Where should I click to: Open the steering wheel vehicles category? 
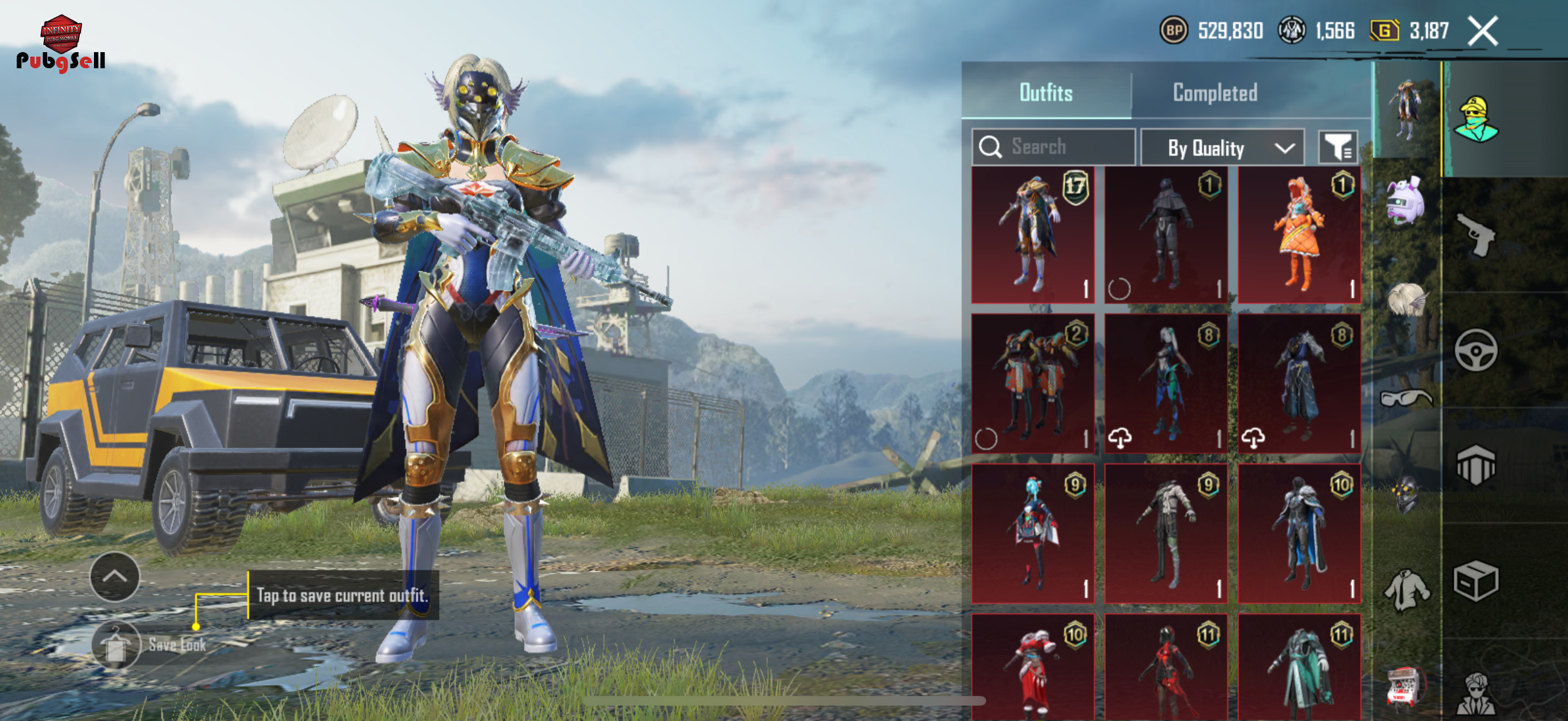pos(1475,350)
